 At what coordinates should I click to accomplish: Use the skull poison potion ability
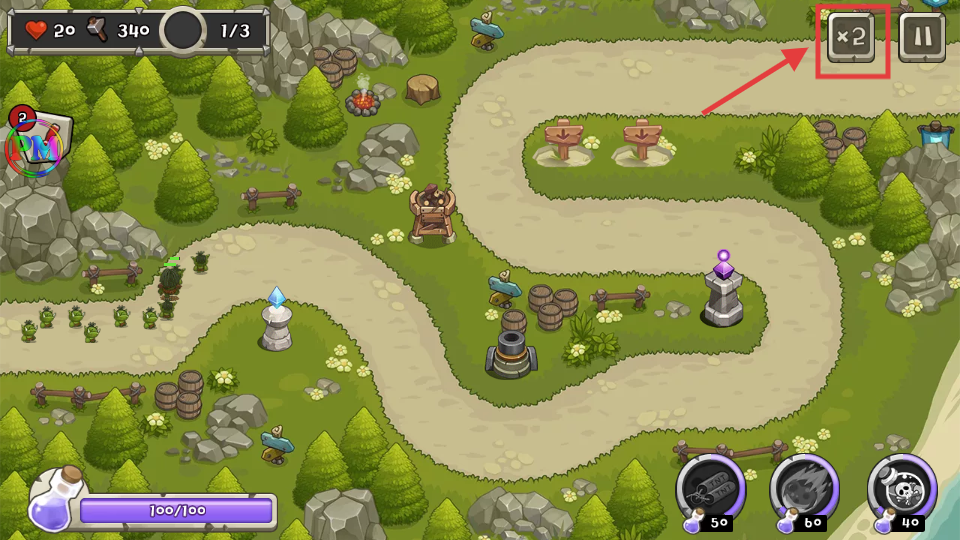pyautogui.click(x=901, y=488)
